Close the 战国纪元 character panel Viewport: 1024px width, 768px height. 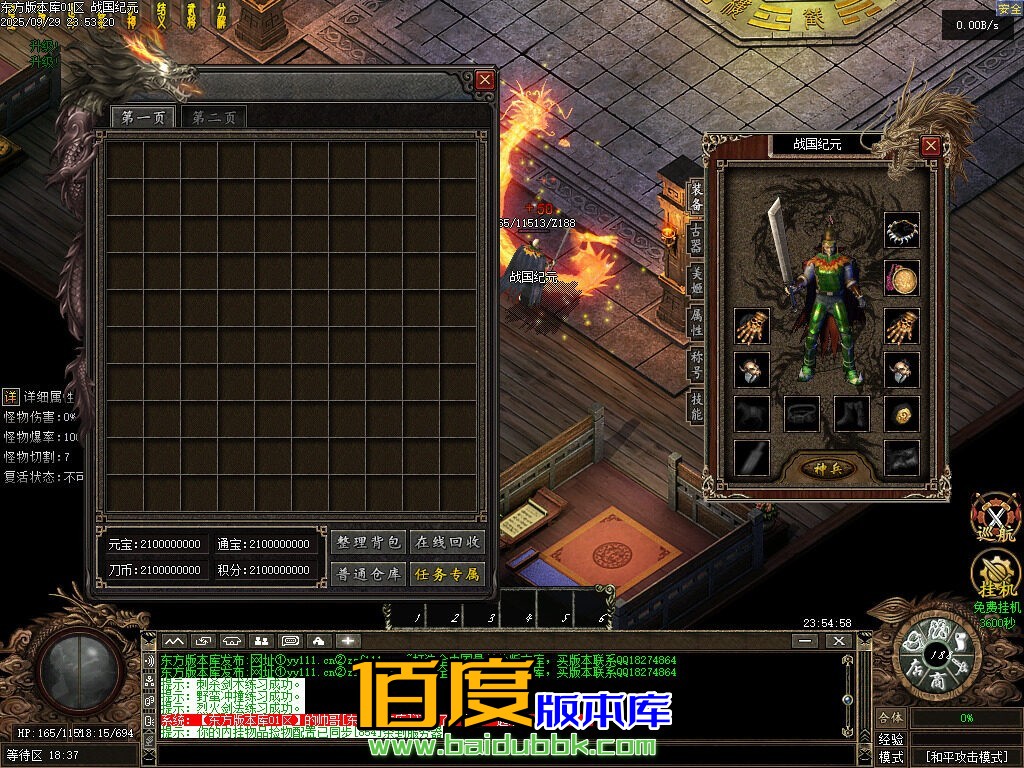[x=930, y=146]
